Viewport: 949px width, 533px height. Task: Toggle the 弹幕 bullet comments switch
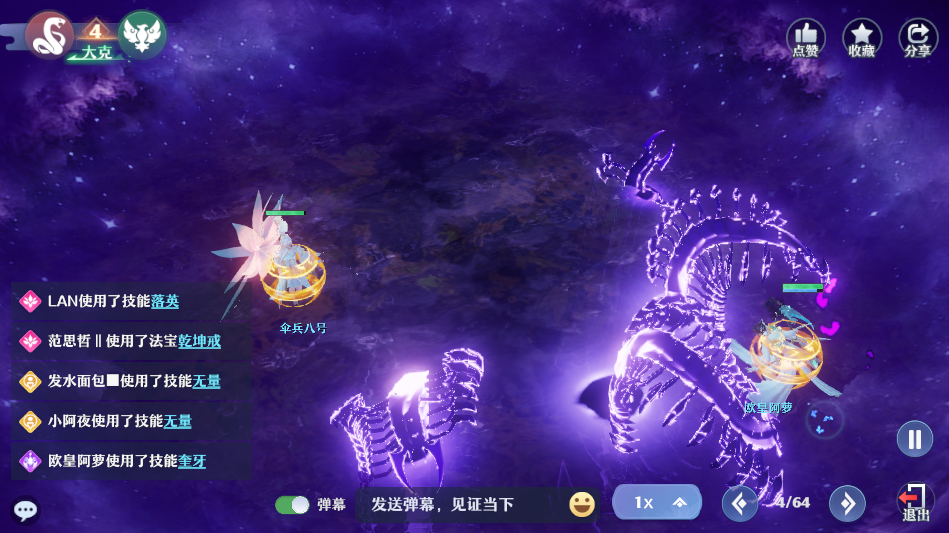click(x=292, y=504)
